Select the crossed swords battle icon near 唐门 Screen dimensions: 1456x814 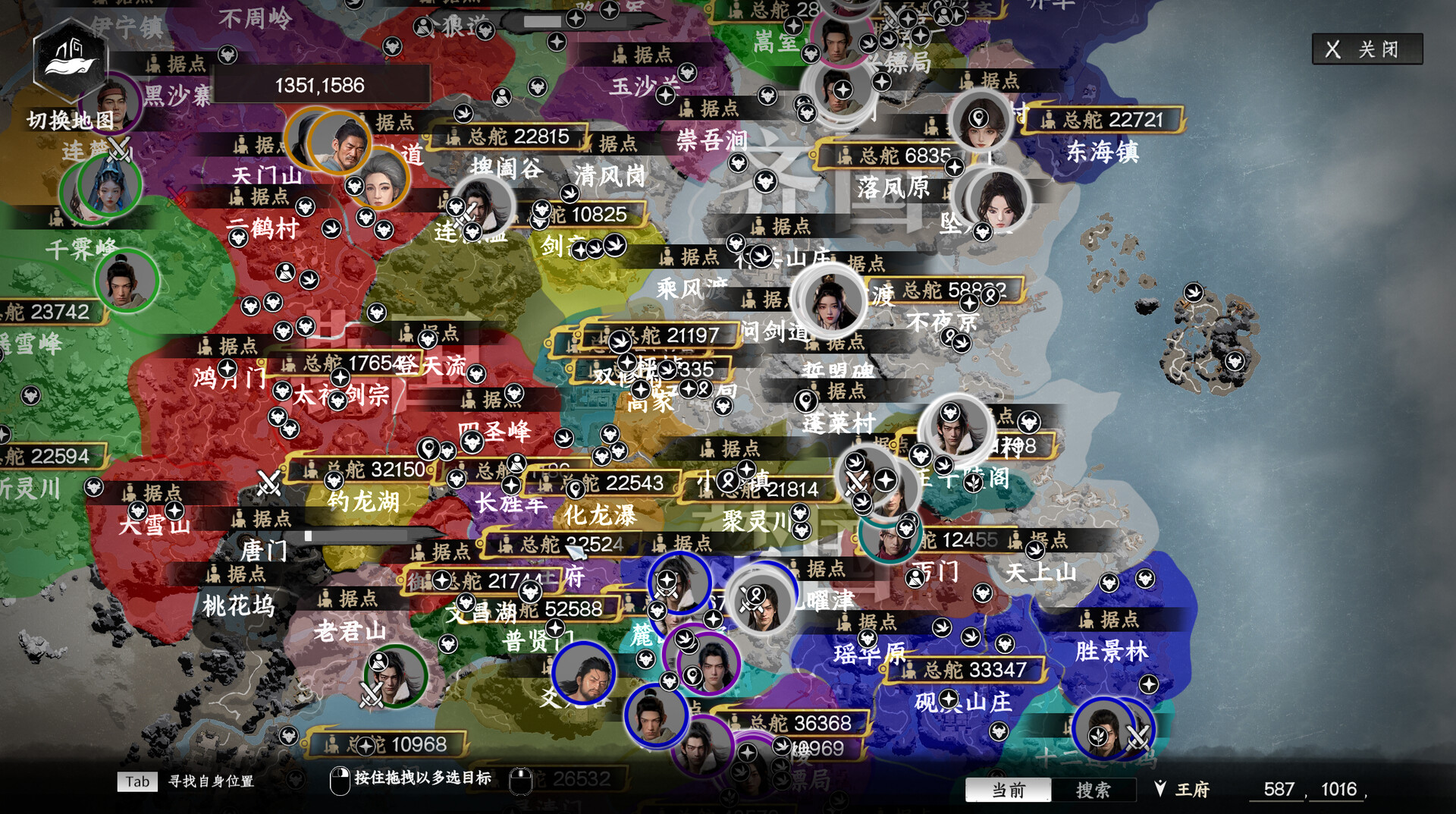(x=267, y=481)
